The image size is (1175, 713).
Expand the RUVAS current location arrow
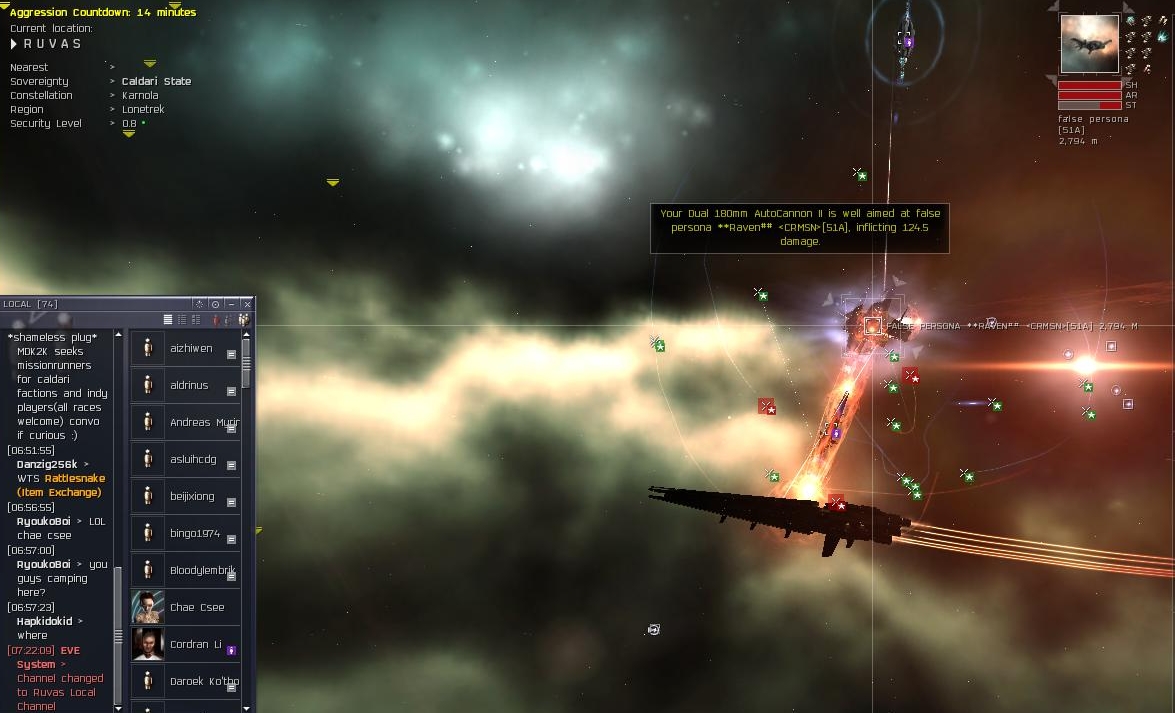pyautogui.click(x=14, y=44)
